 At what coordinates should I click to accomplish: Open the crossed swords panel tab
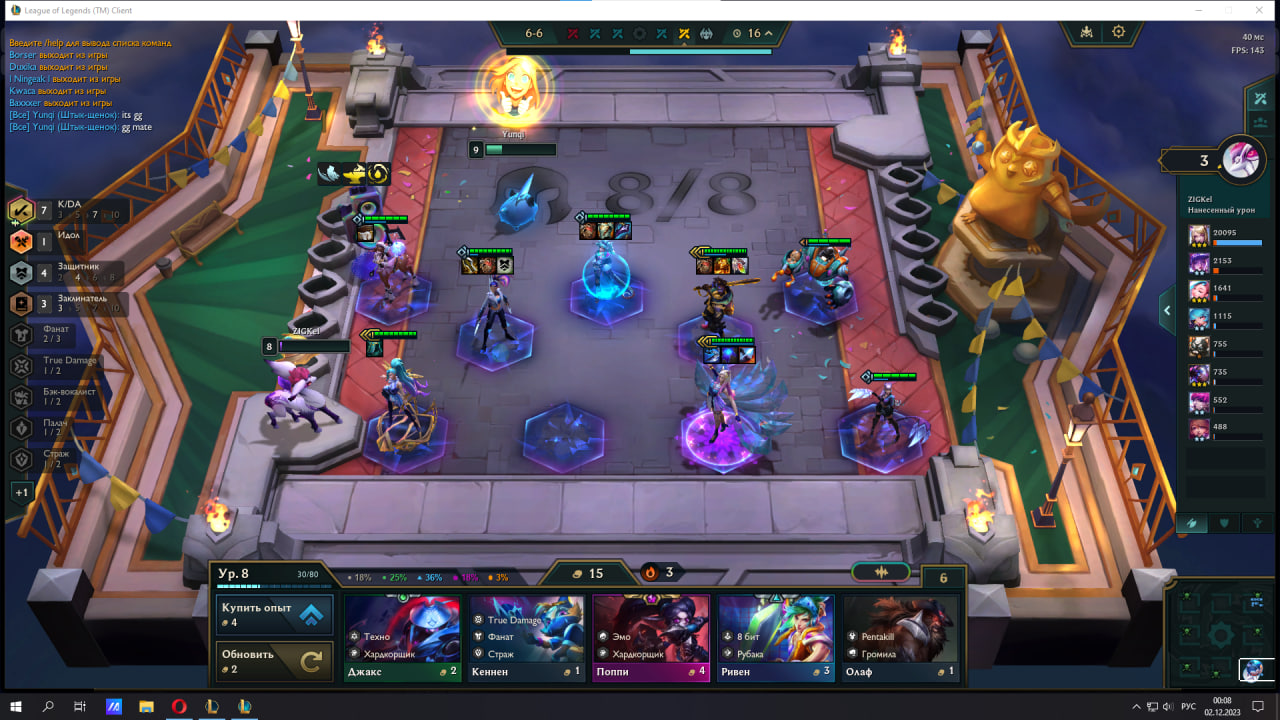coord(1258,98)
